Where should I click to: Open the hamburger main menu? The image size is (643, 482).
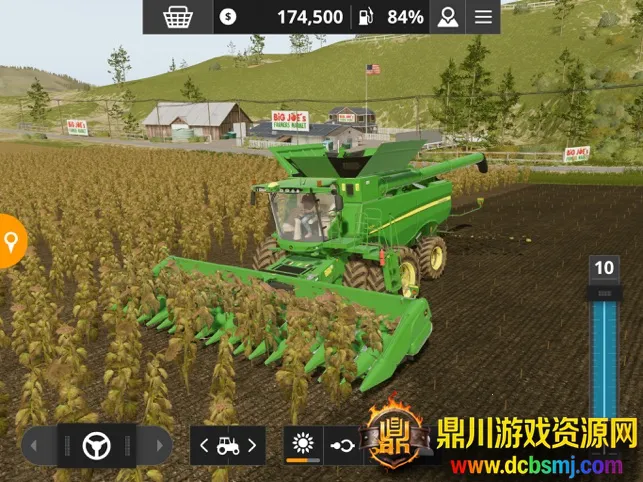pyautogui.click(x=484, y=17)
